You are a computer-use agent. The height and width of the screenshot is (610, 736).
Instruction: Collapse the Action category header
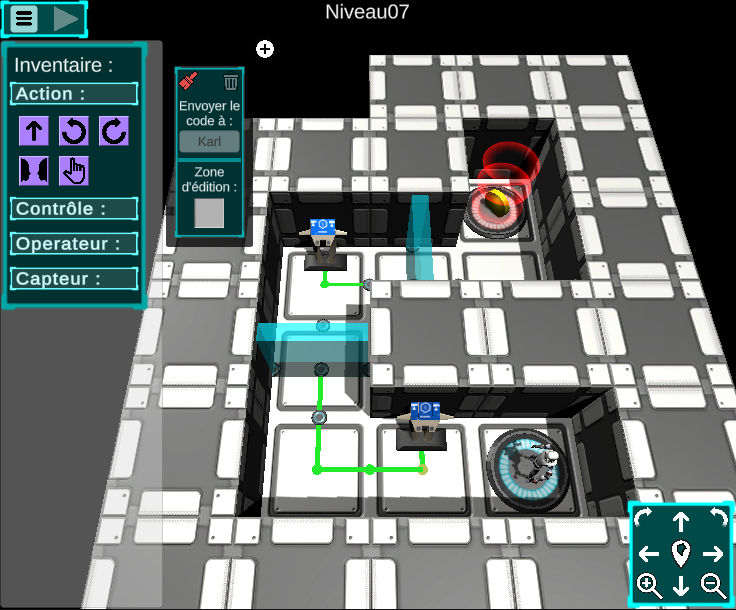pos(74,94)
